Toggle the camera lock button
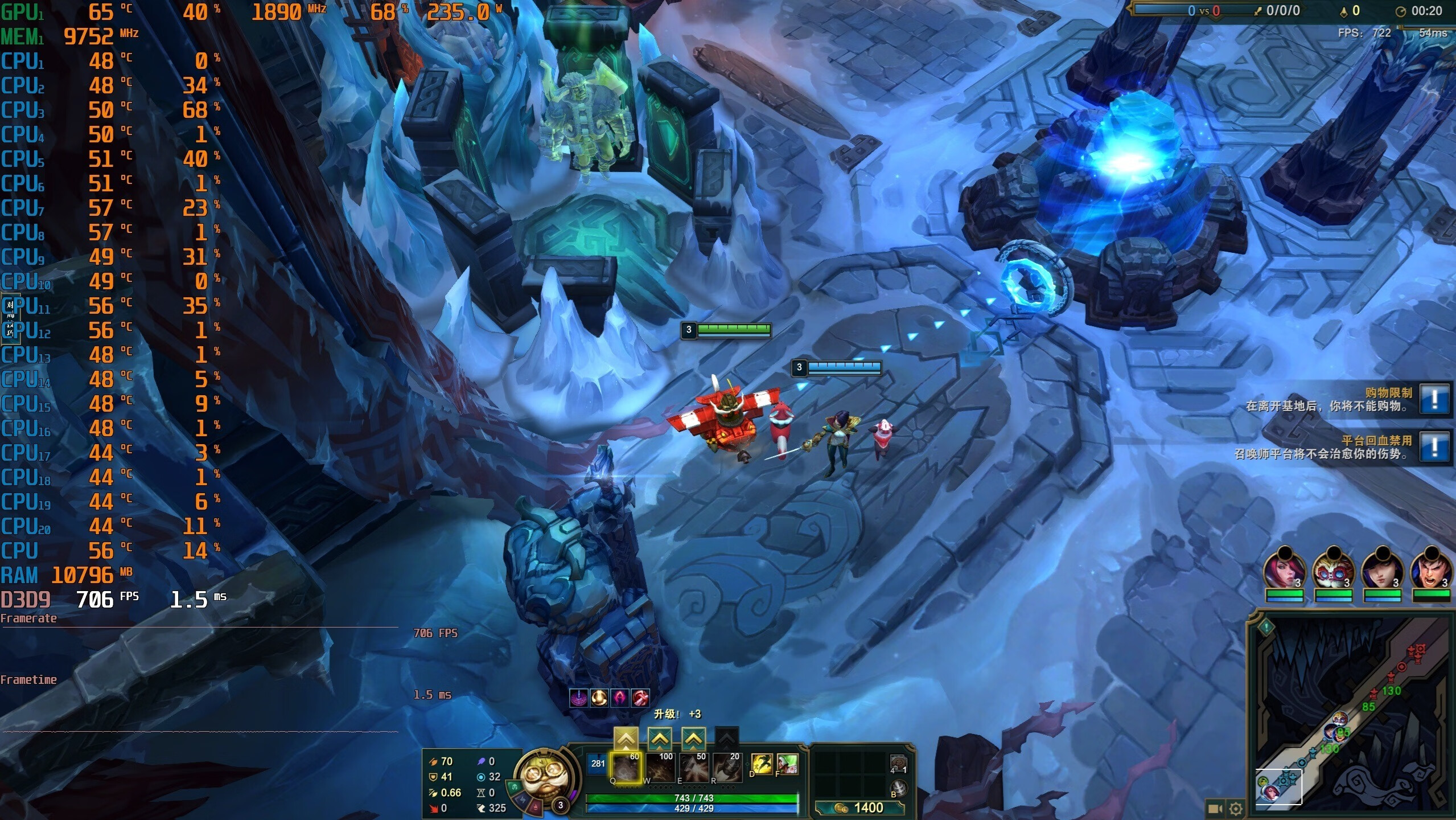This screenshot has width=1456, height=820. click(1214, 809)
